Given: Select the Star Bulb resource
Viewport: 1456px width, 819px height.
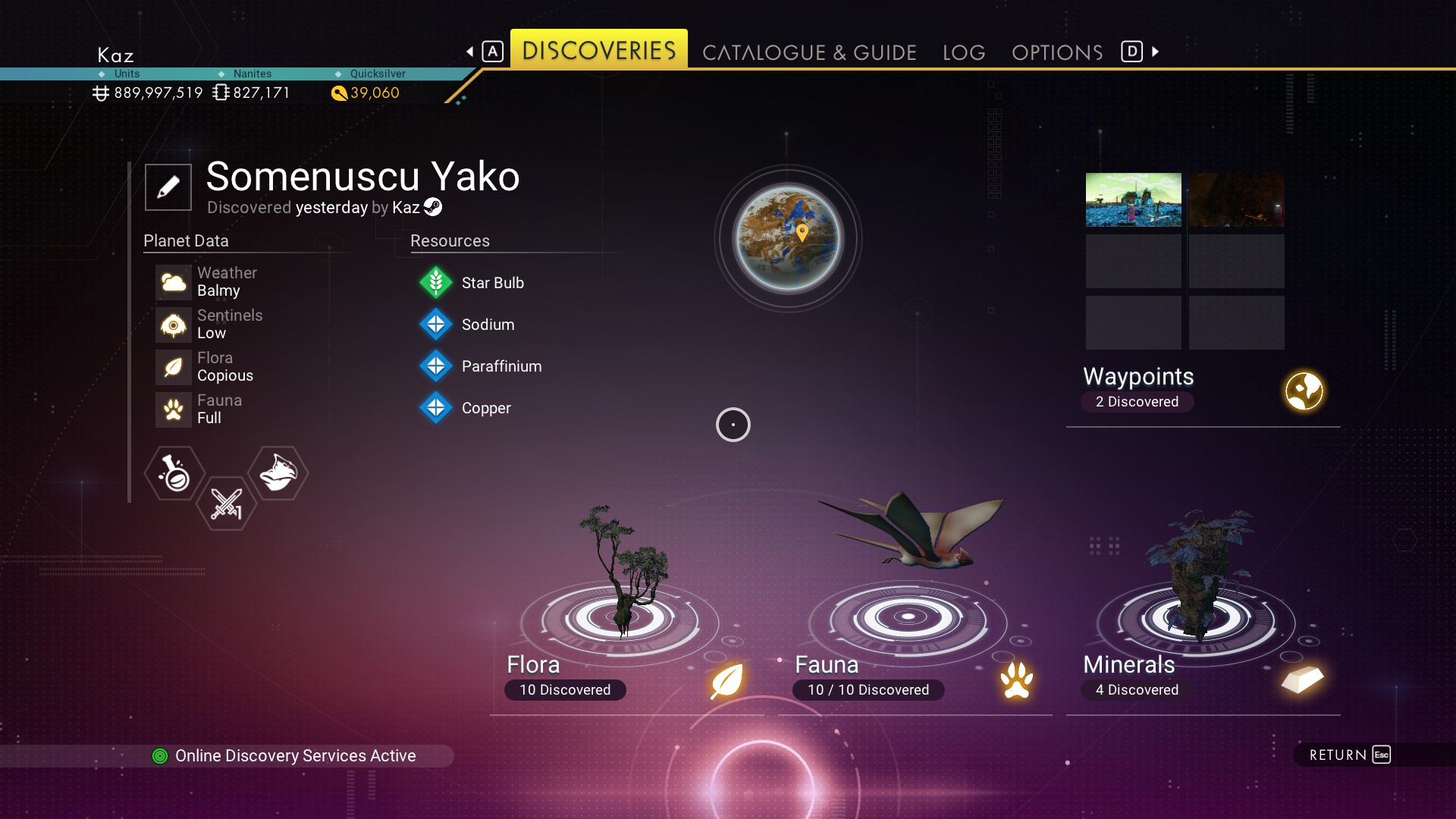Looking at the screenshot, I should [492, 283].
